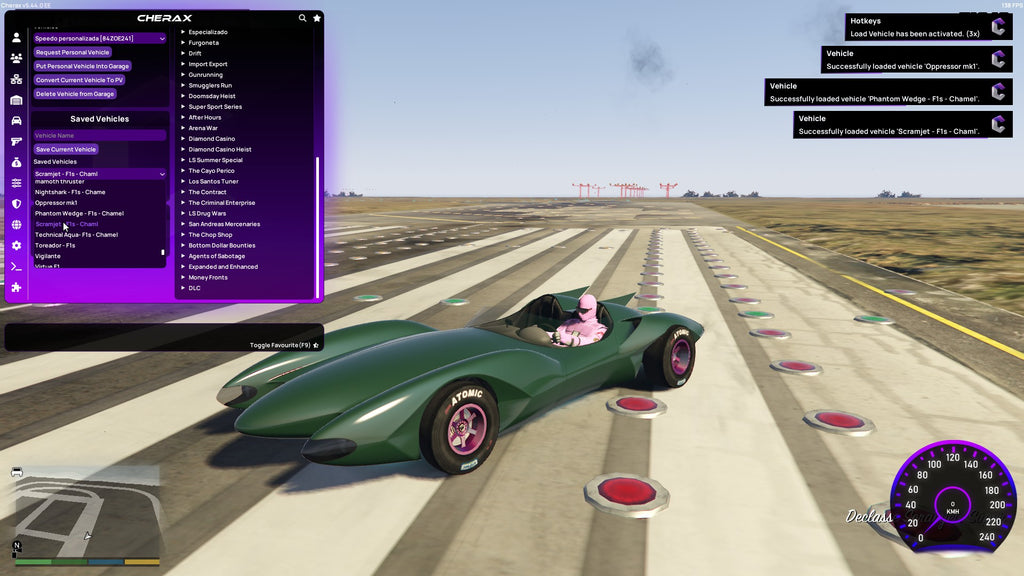Select Oppressor mk1 from saved vehicles
The height and width of the screenshot is (576, 1024).
[x=56, y=203]
